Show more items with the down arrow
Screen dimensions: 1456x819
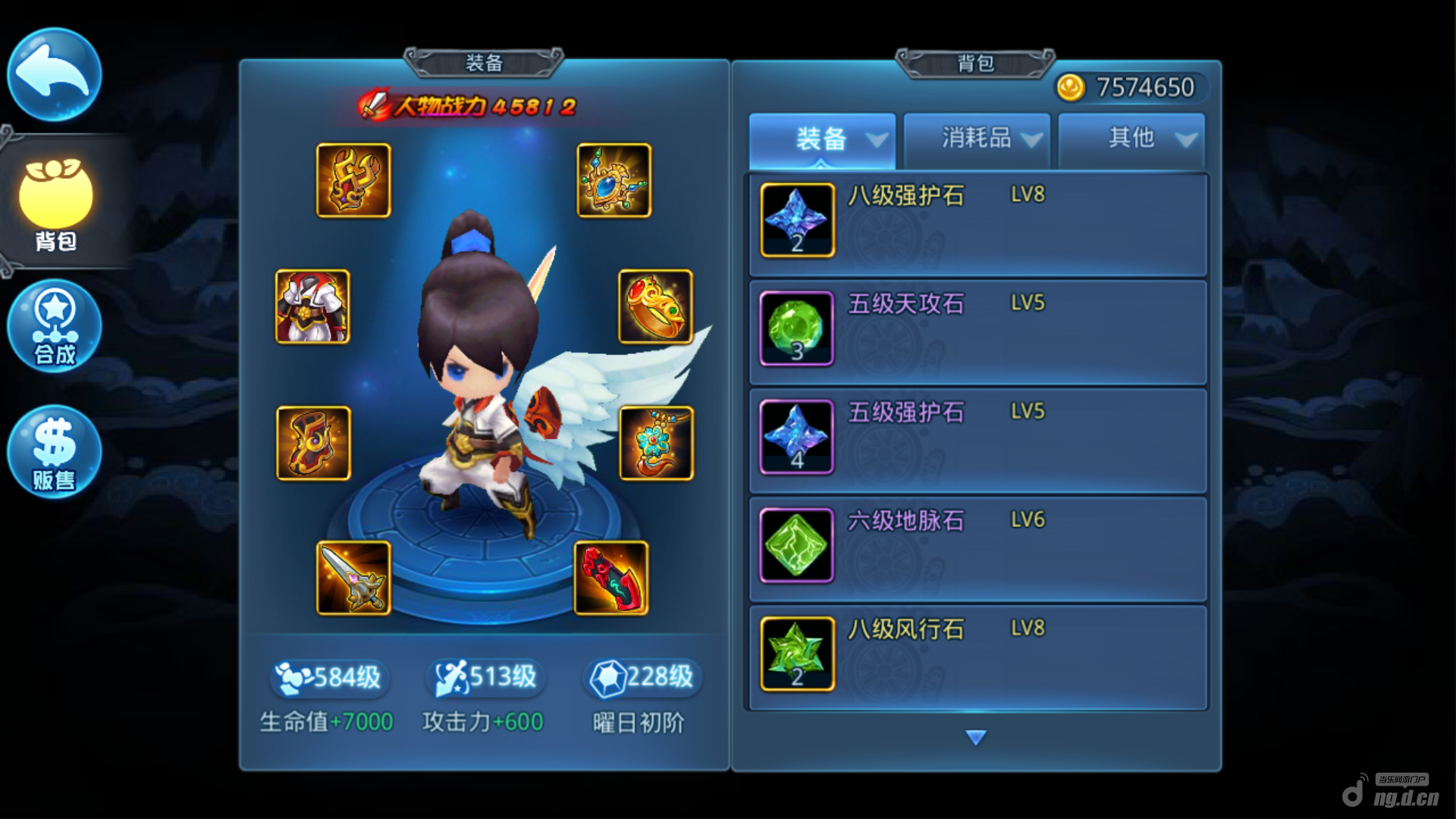976,737
